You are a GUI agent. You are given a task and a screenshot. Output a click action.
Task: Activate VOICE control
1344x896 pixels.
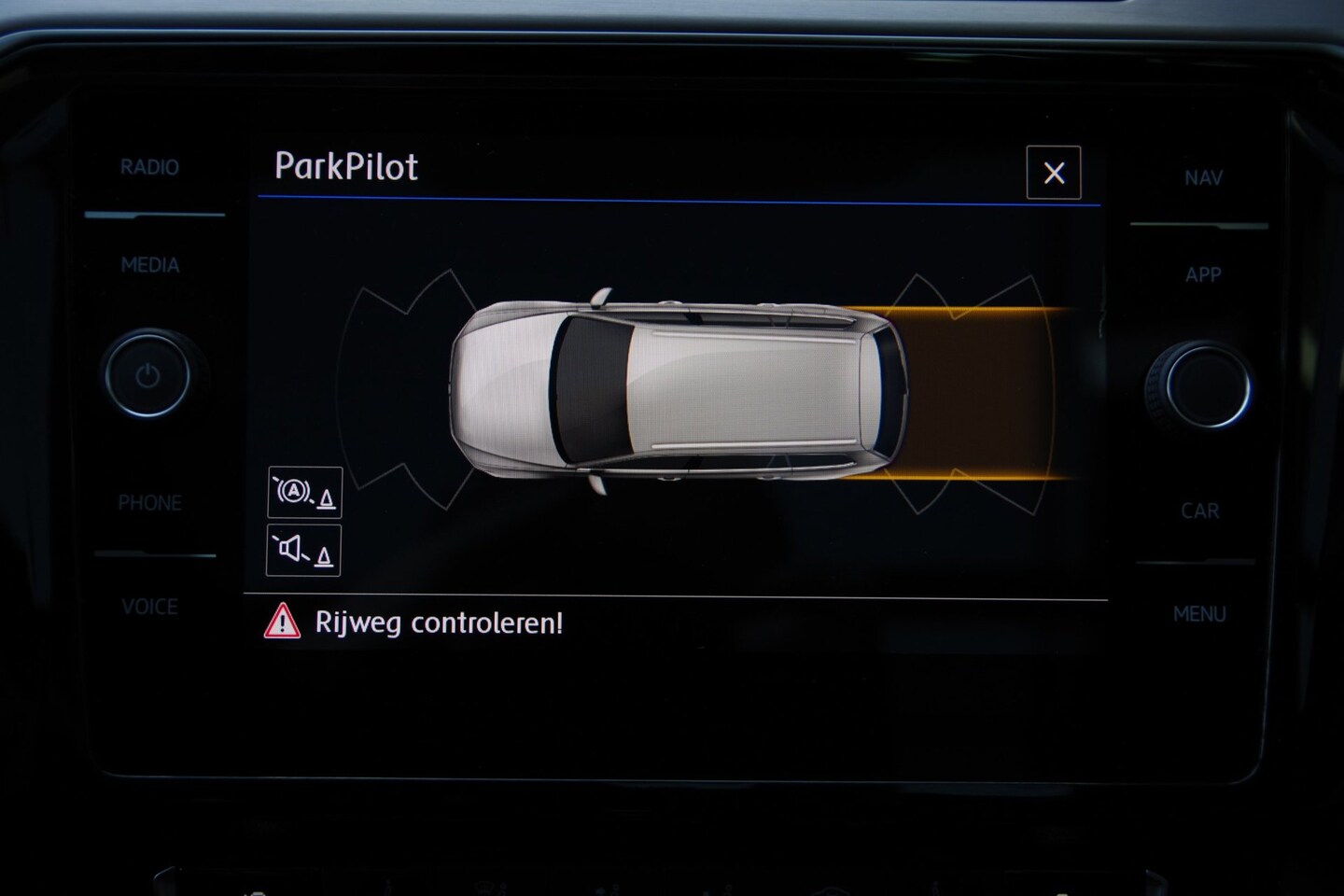(x=149, y=607)
